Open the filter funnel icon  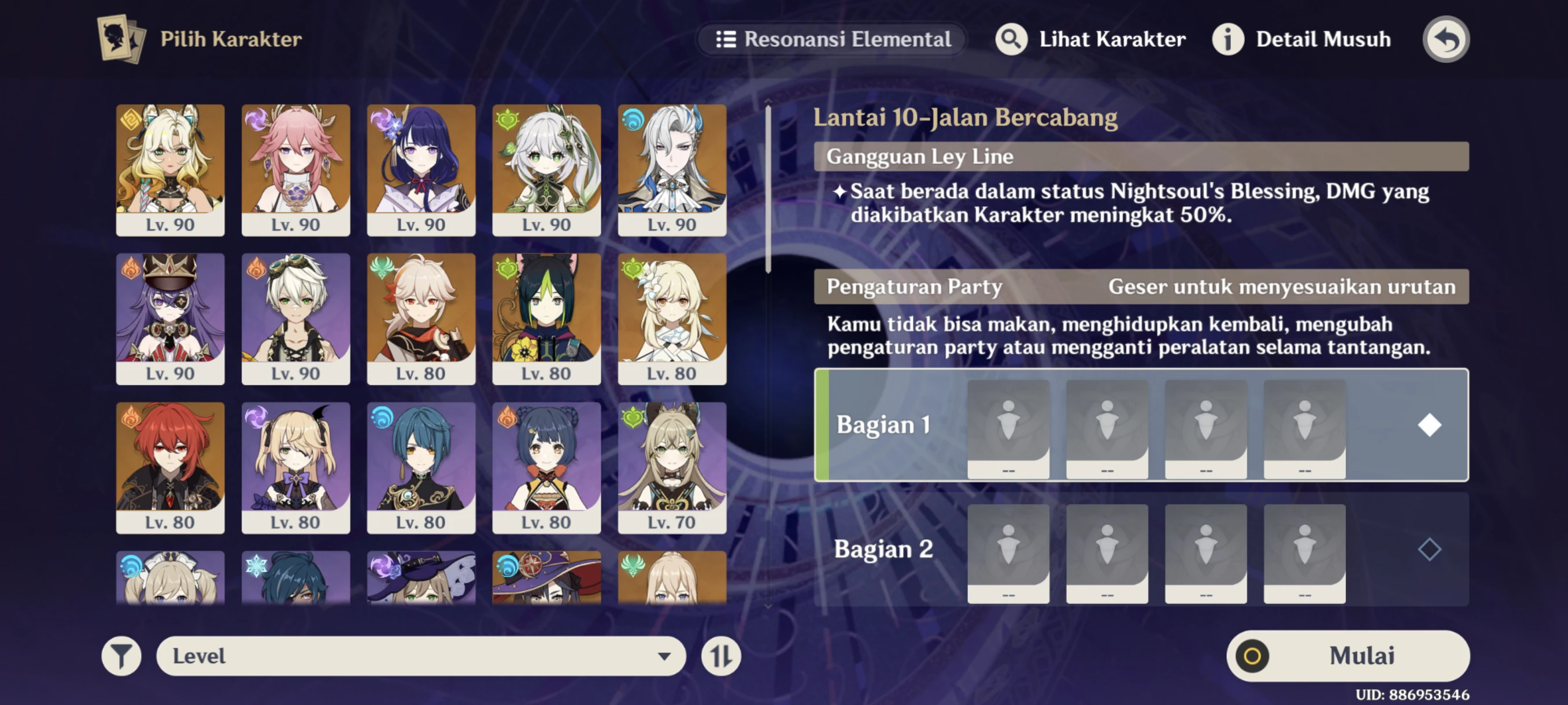click(123, 655)
